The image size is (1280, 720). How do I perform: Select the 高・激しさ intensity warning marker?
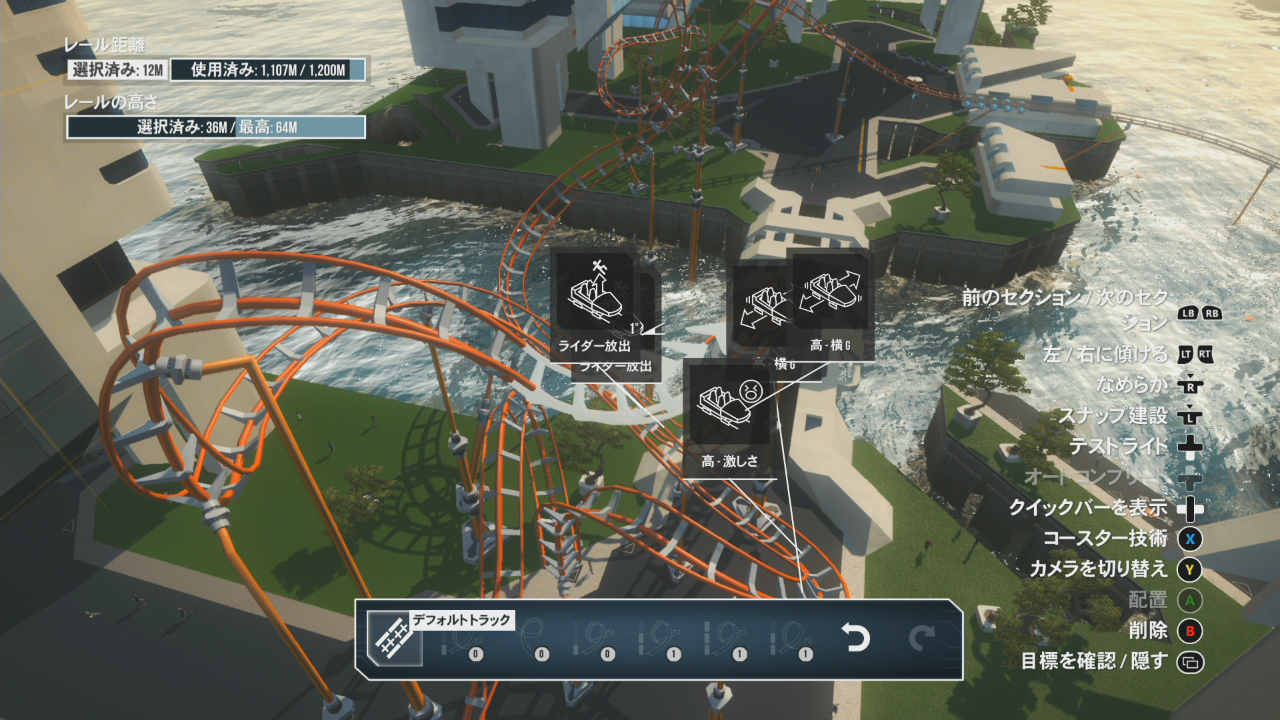pyautogui.click(x=730, y=418)
